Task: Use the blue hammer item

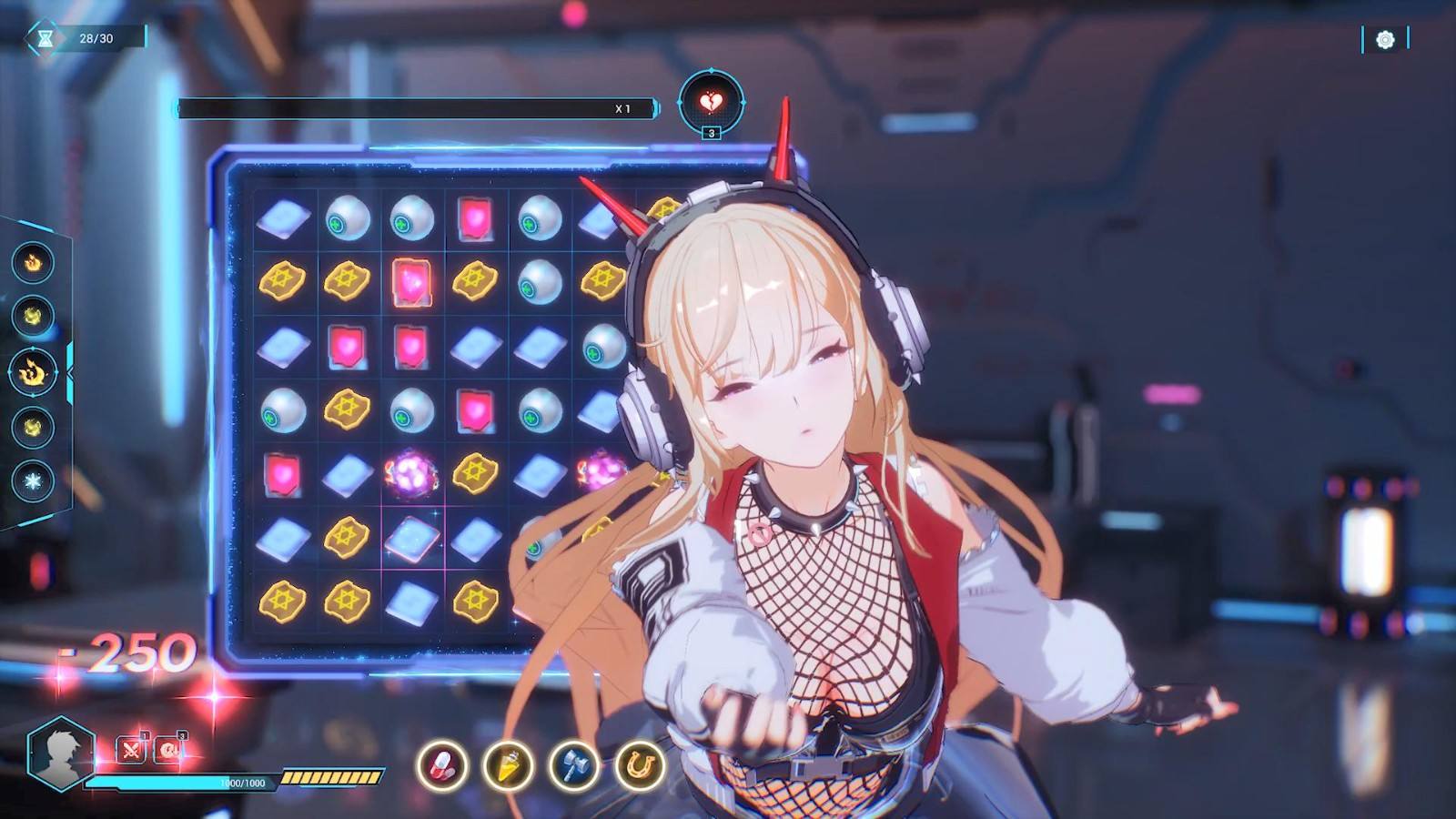Action: click(x=574, y=764)
